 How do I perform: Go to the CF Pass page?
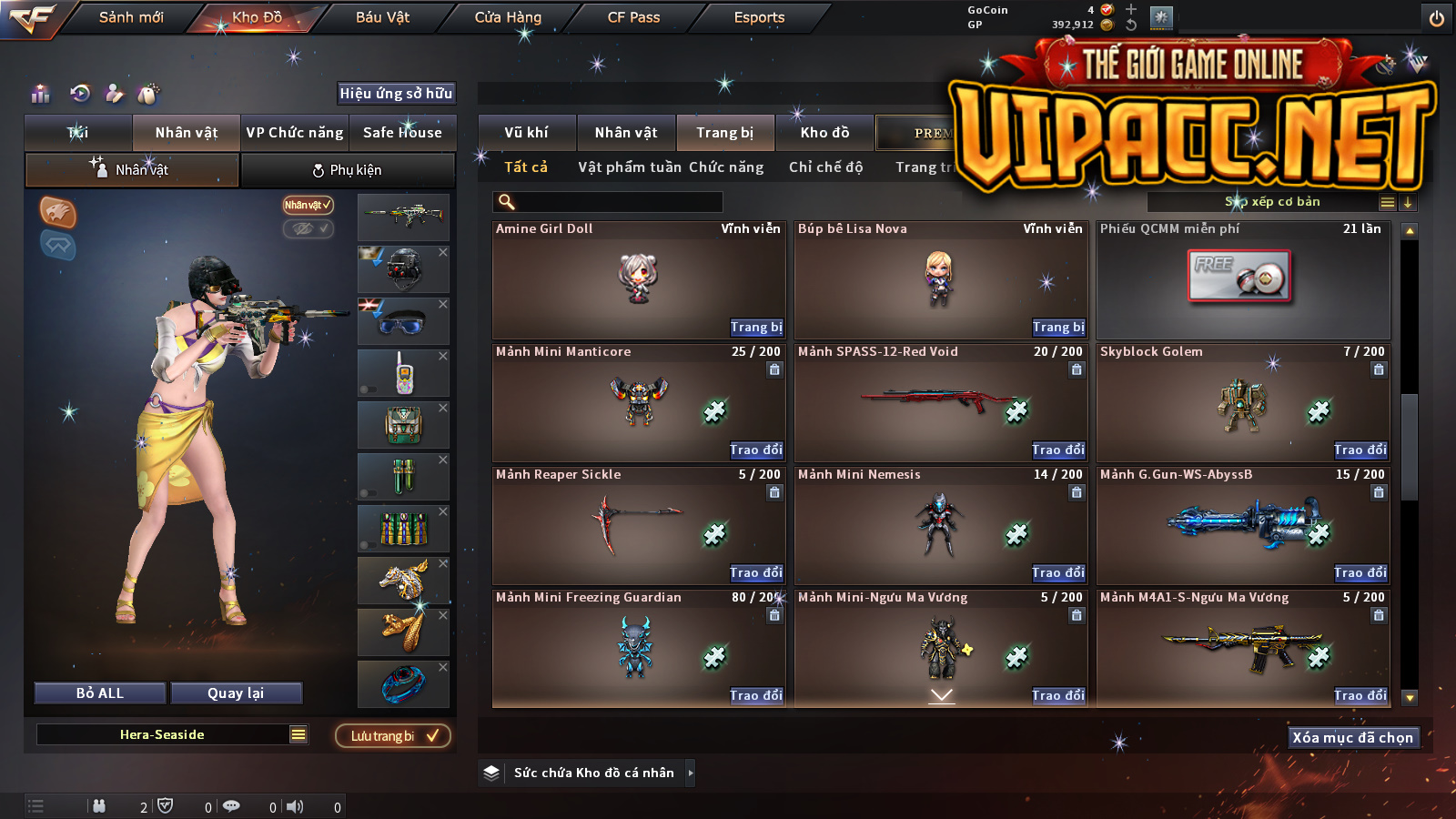(x=633, y=17)
